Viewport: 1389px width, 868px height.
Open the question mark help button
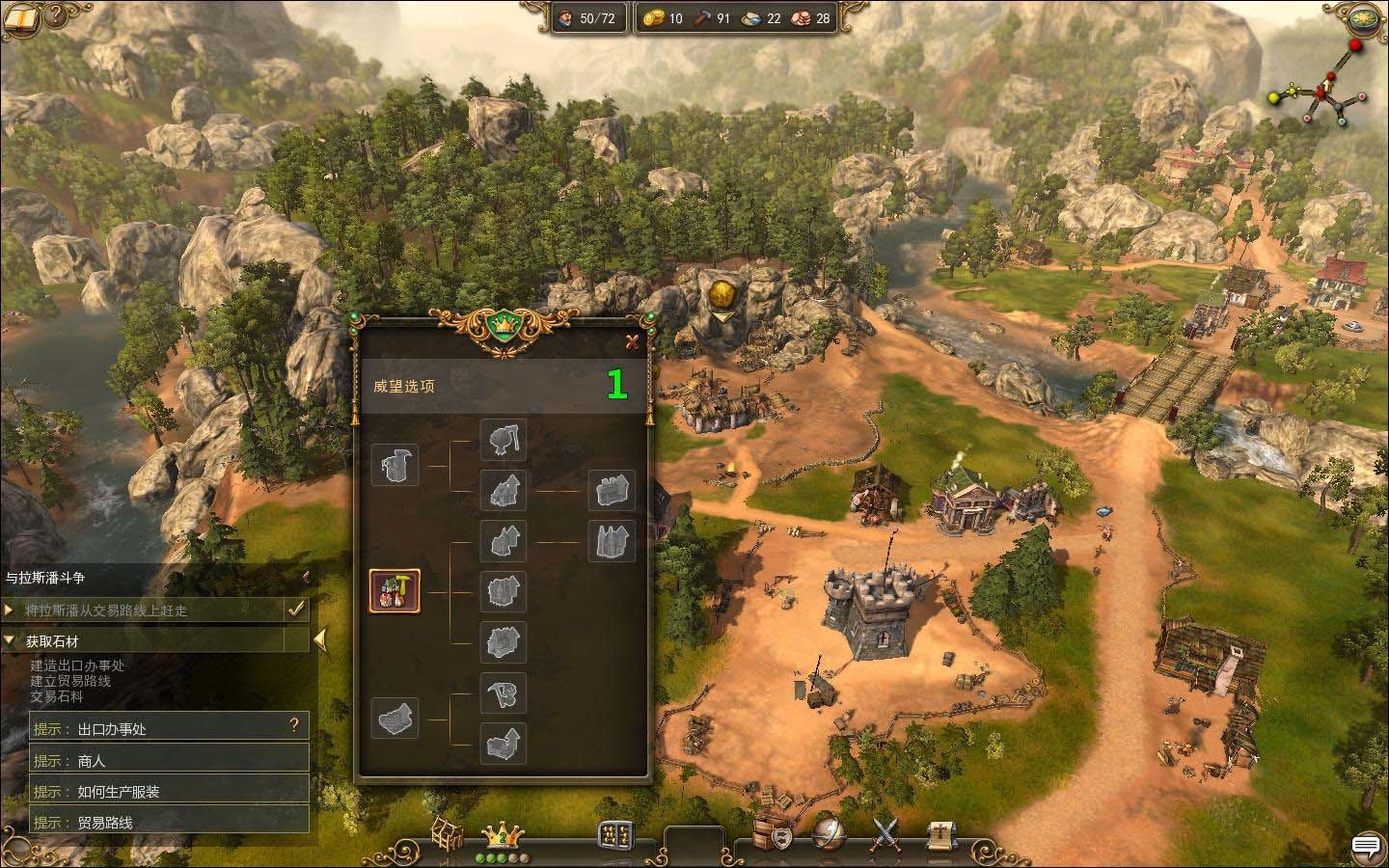click(x=56, y=15)
